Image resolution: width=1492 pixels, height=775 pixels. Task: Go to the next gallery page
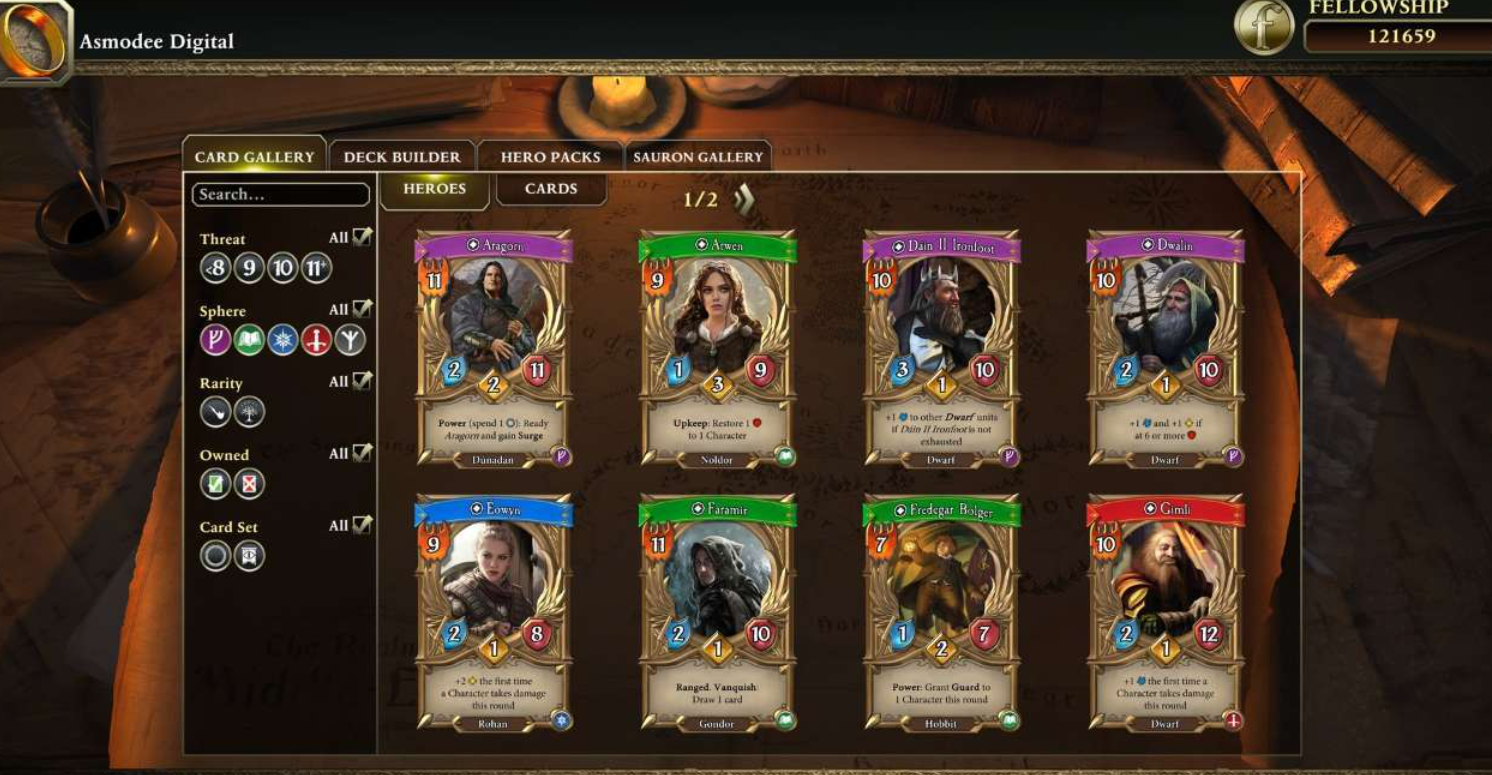[x=744, y=199]
